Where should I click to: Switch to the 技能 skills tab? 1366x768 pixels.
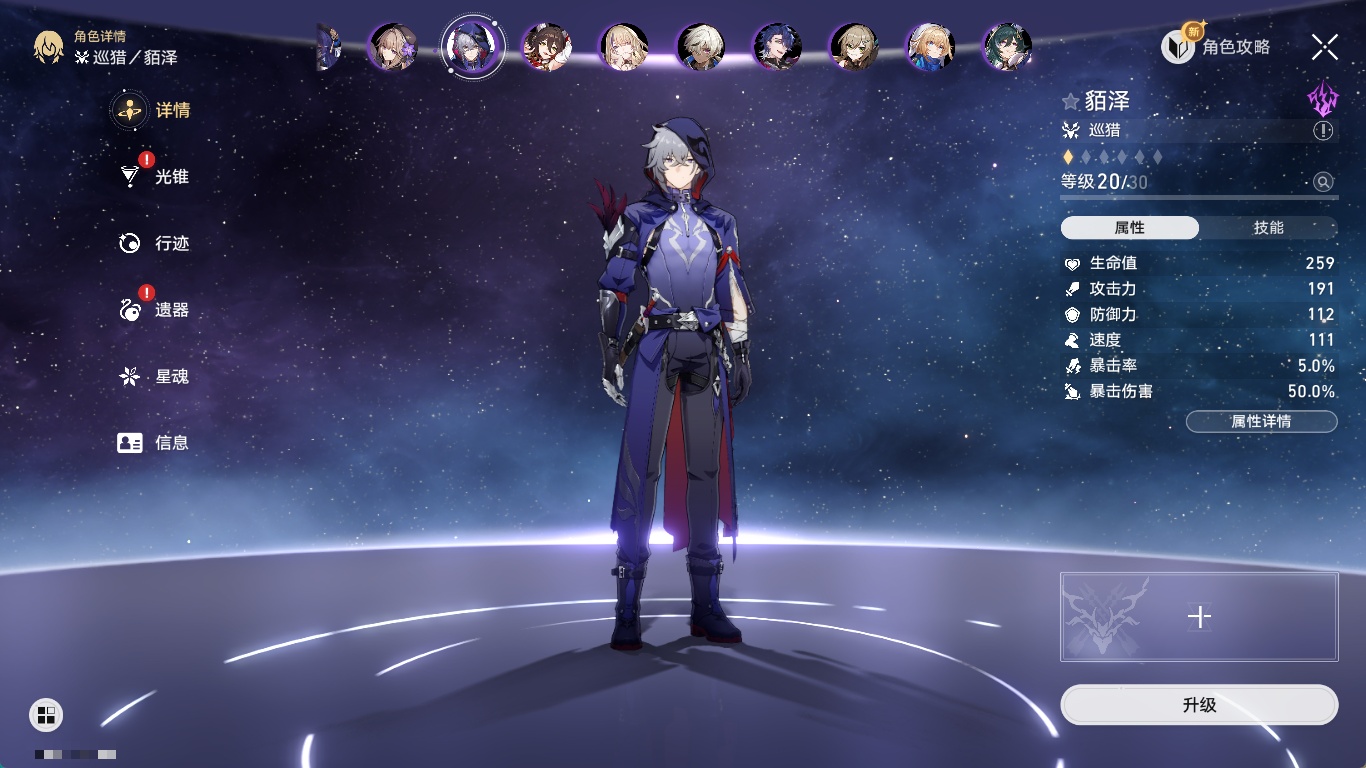pyautogui.click(x=1268, y=228)
